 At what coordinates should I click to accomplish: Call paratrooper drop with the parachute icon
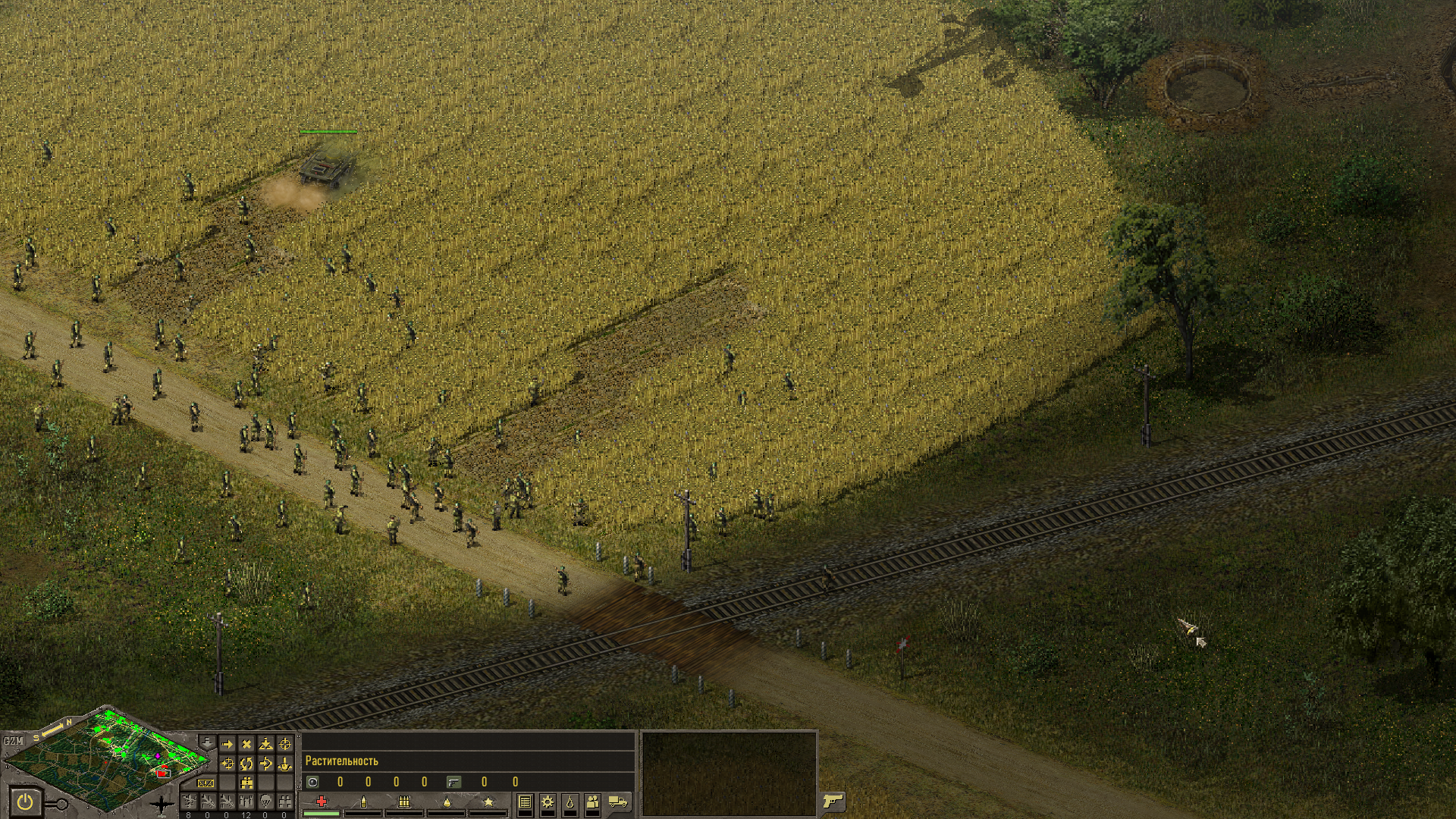click(x=265, y=802)
